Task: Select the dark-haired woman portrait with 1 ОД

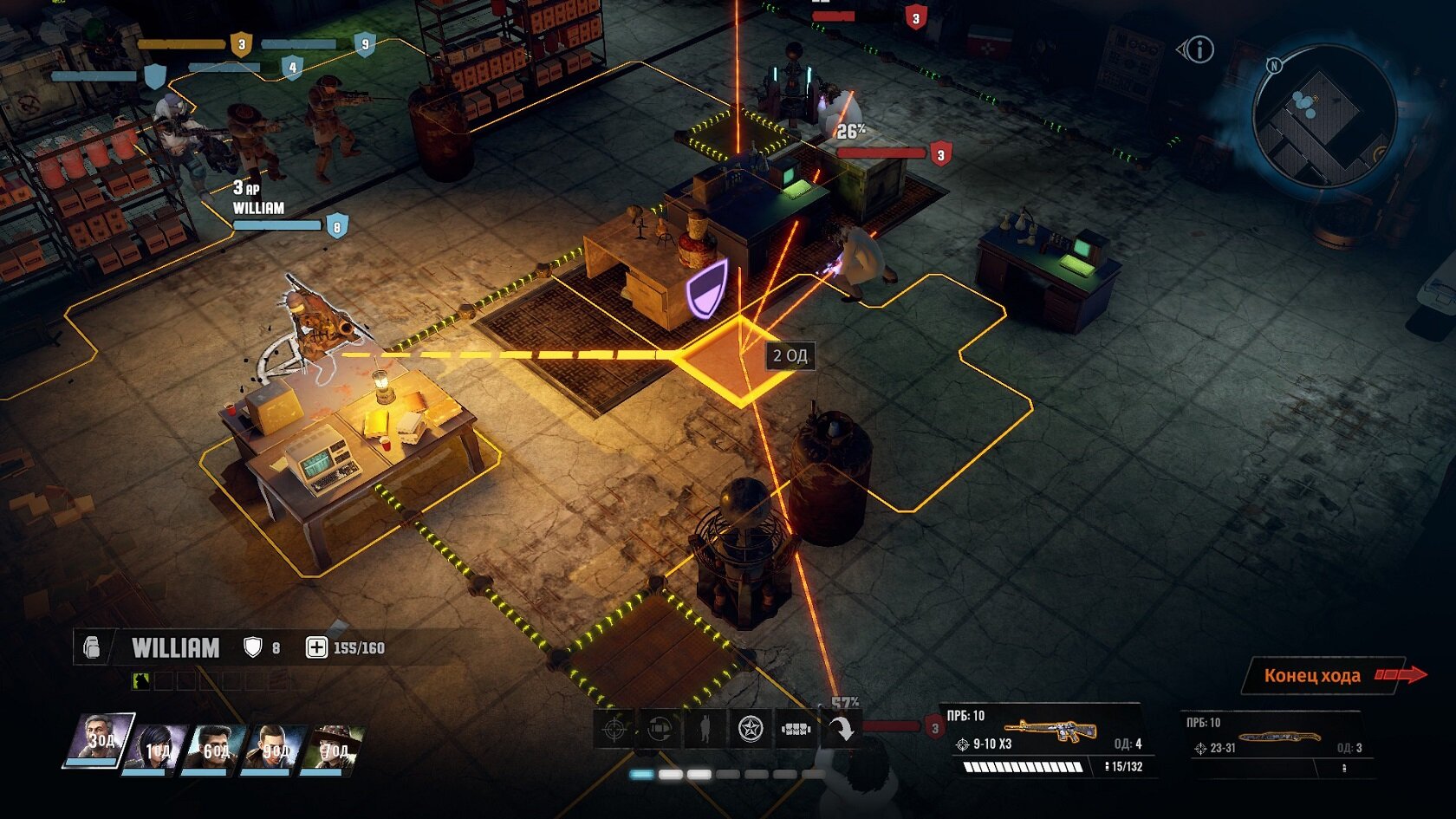Action: coord(157,747)
